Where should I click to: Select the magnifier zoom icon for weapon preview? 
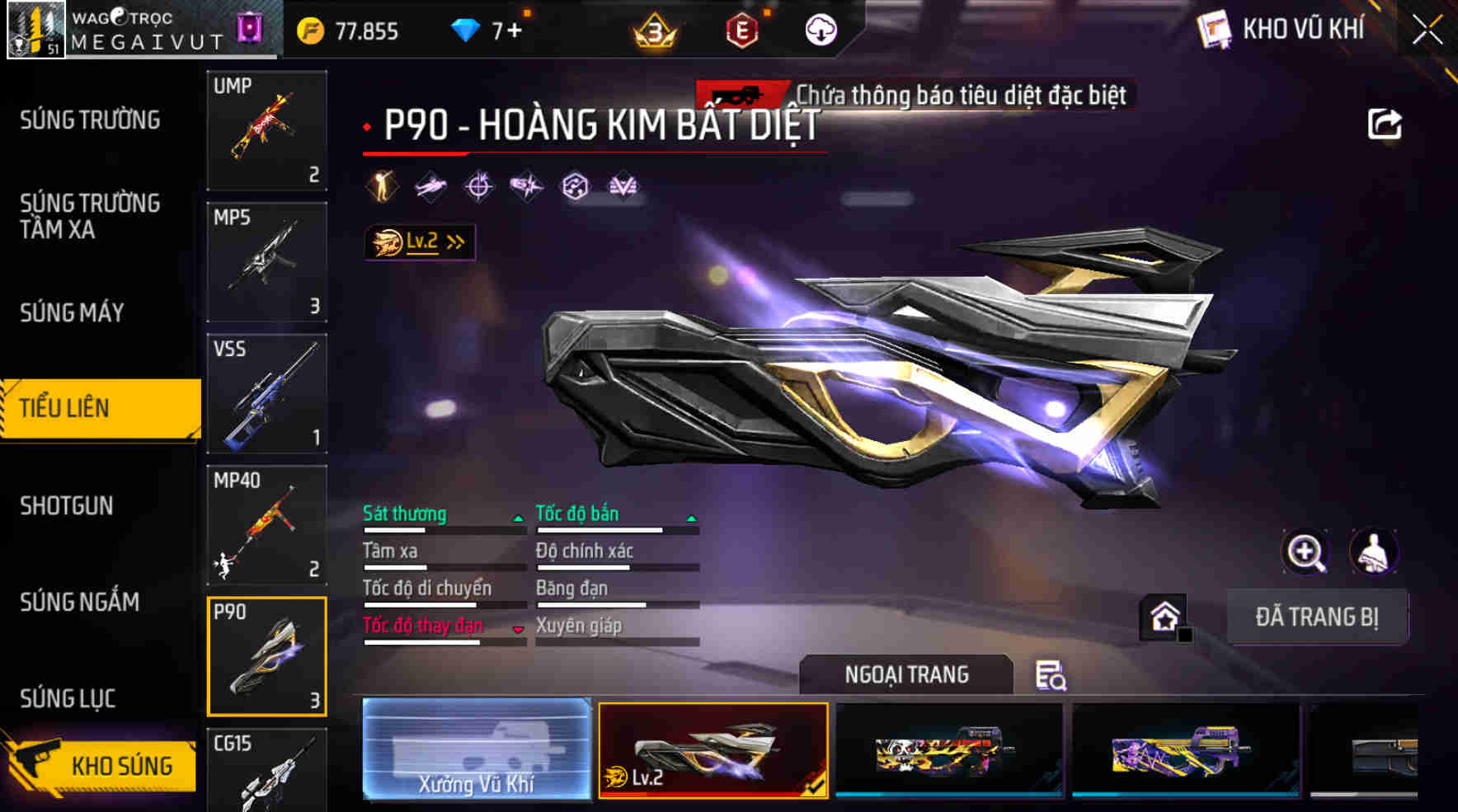[1305, 552]
